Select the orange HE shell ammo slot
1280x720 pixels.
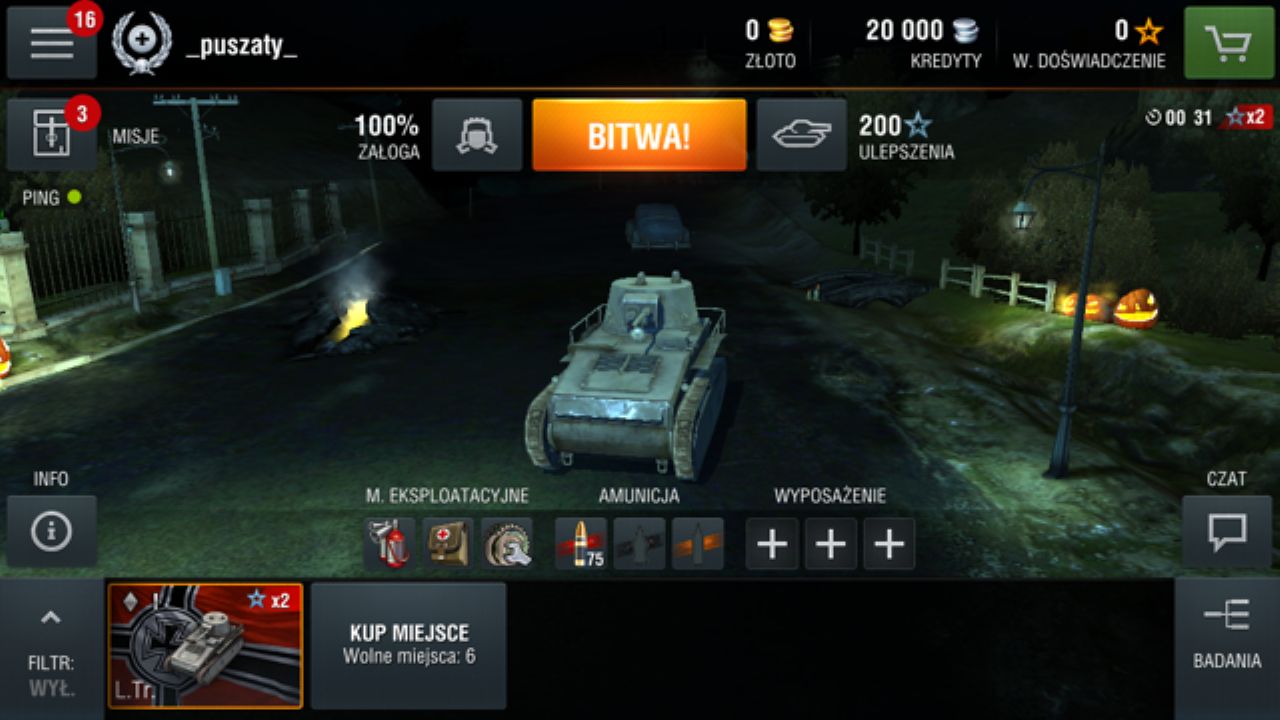coord(699,543)
